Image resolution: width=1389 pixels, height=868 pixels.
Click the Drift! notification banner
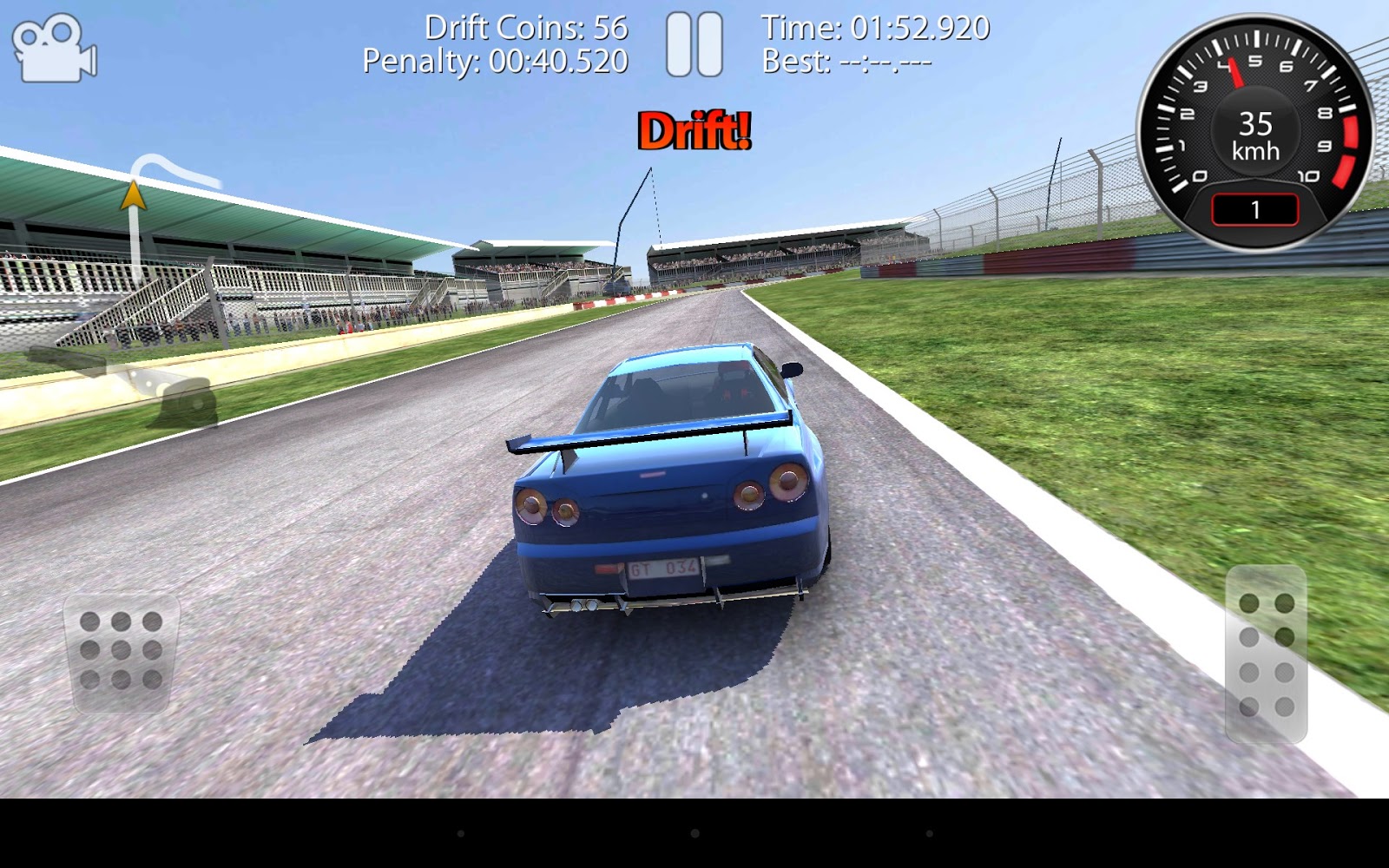[x=694, y=132]
